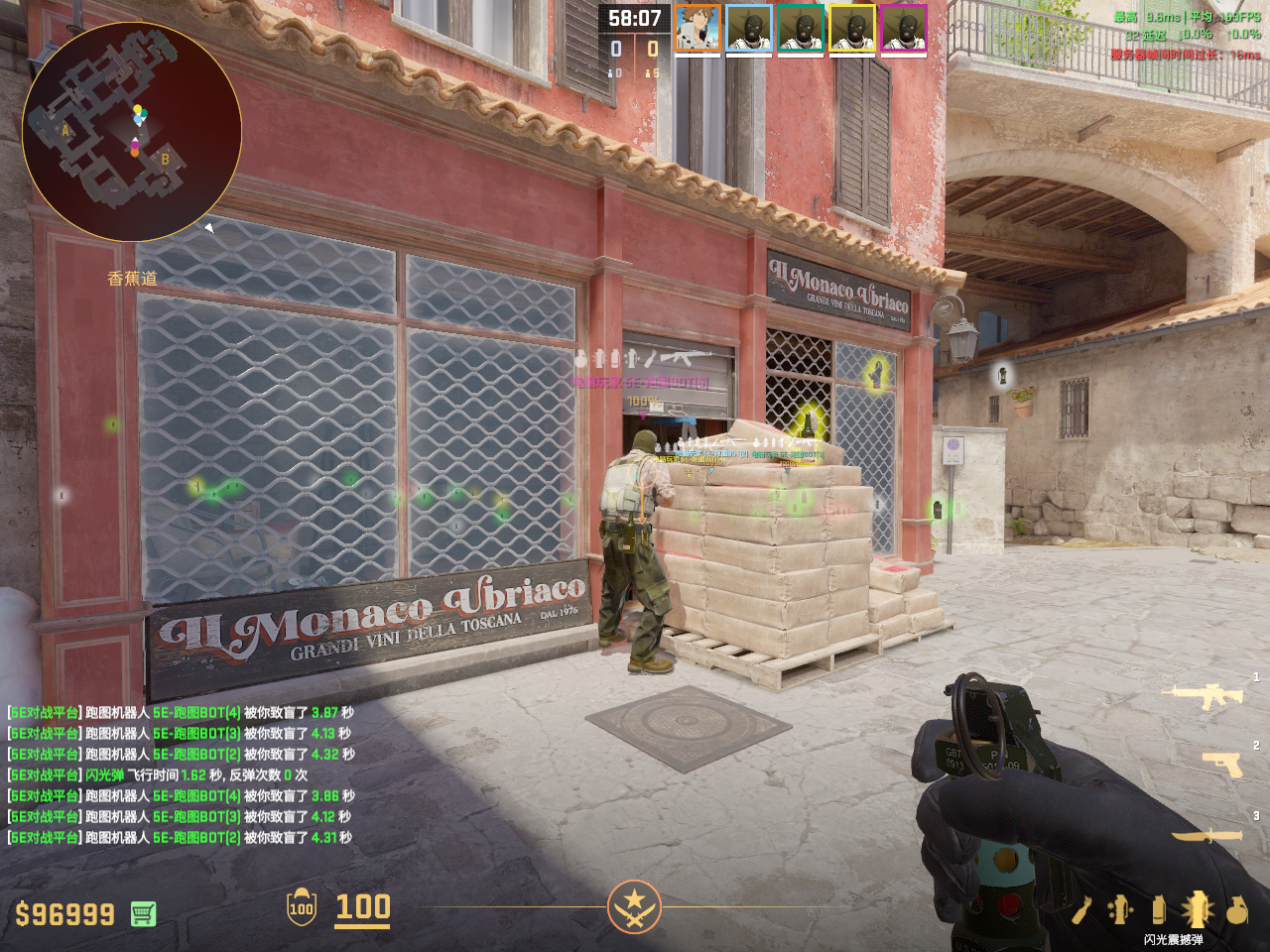The image size is (1270, 952).
Task: Click the circular radar minimap
Action: pyautogui.click(x=132, y=132)
